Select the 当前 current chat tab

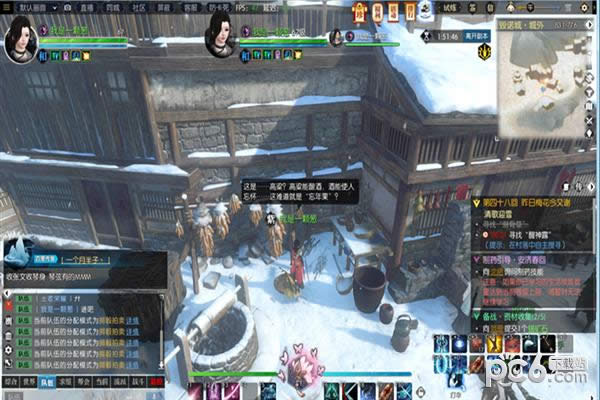click(103, 382)
